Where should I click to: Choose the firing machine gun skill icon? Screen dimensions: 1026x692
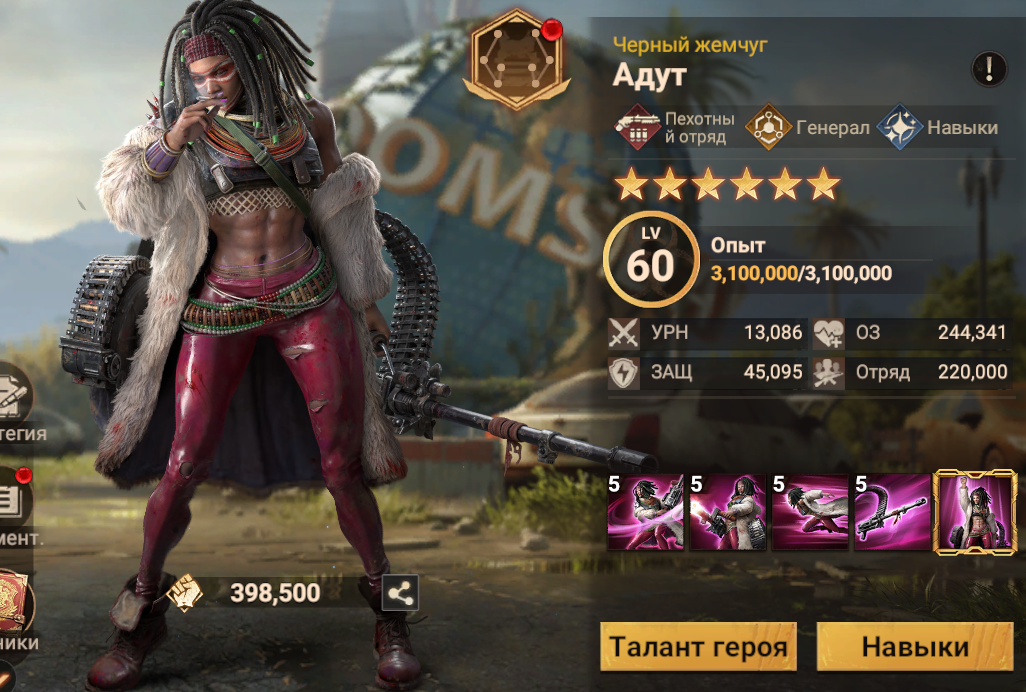pyautogui.click(x=727, y=513)
